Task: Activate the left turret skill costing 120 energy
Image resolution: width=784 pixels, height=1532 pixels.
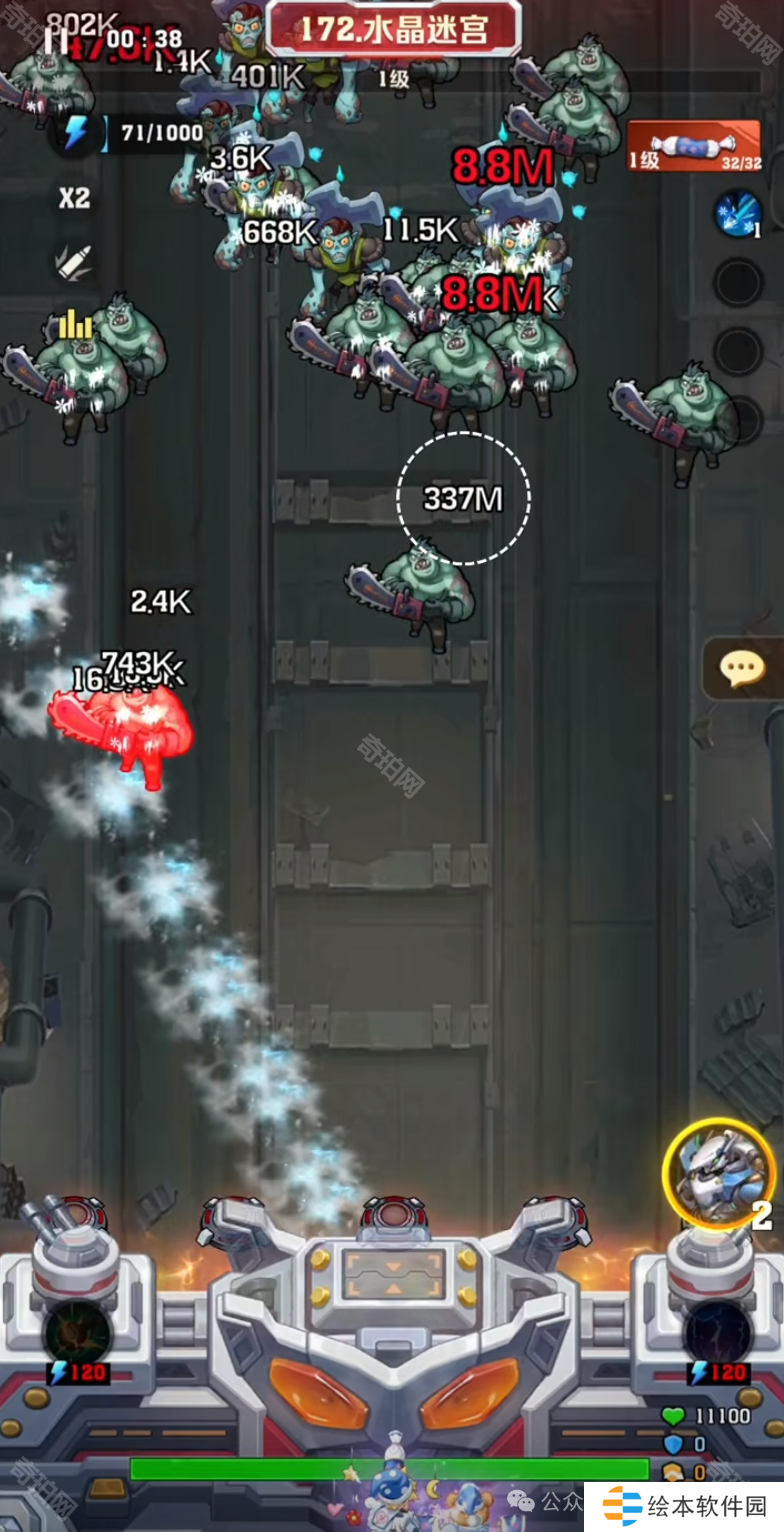Action: 78,1335
